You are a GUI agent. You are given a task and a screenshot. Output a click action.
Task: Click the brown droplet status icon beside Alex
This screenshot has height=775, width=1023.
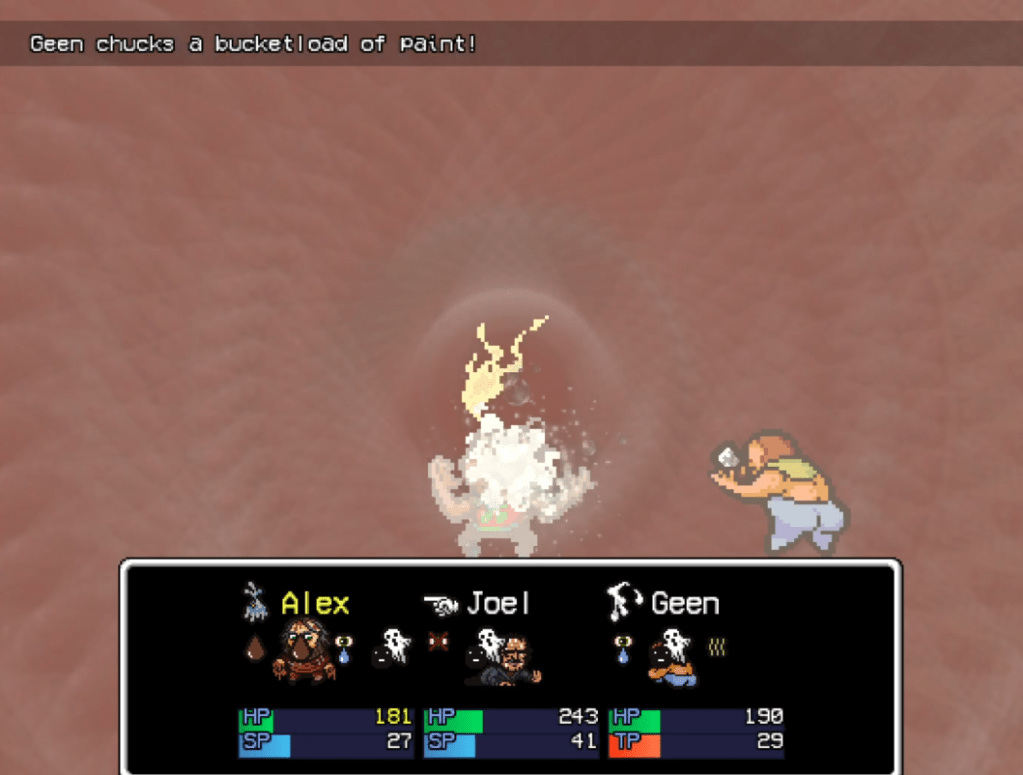(x=255, y=649)
